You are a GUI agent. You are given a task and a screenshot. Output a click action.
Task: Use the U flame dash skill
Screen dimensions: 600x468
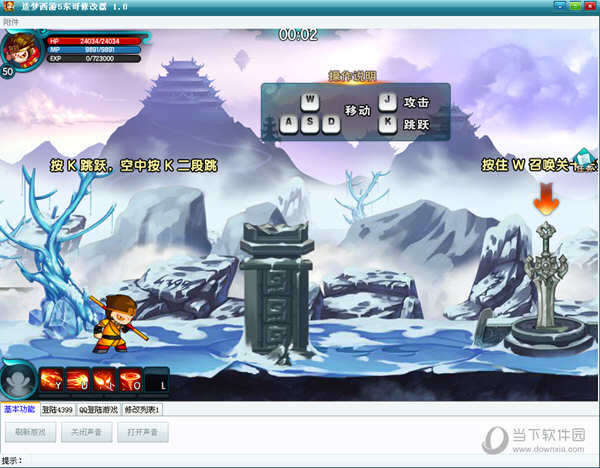[x=78, y=381]
